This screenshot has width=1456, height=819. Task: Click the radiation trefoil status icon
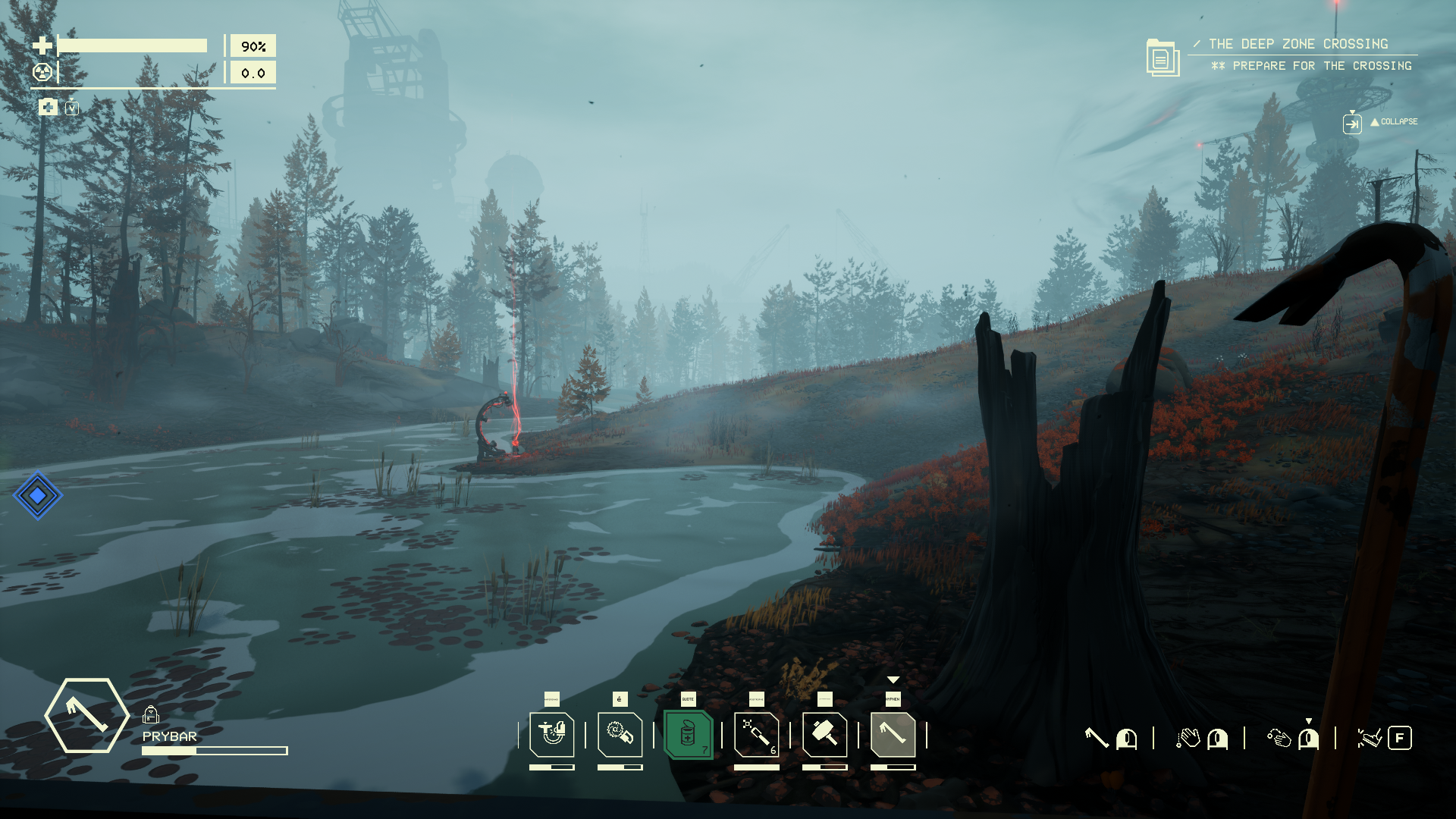(x=42, y=72)
